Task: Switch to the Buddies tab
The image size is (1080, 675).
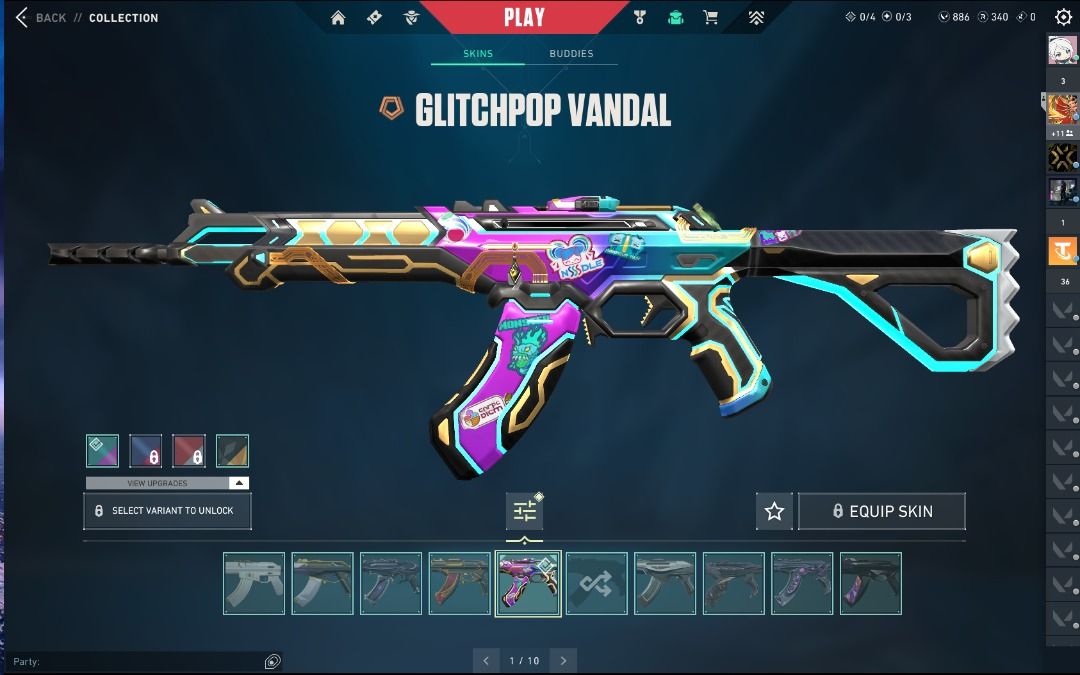Action: pyautogui.click(x=571, y=54)
